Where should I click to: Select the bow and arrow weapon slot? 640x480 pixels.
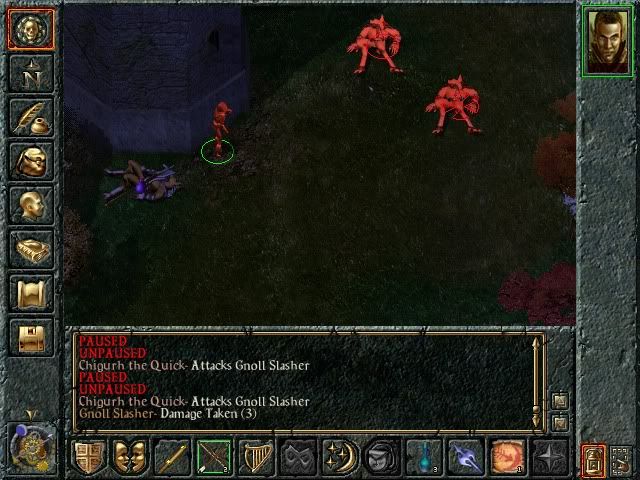click(x=214, y=457)
